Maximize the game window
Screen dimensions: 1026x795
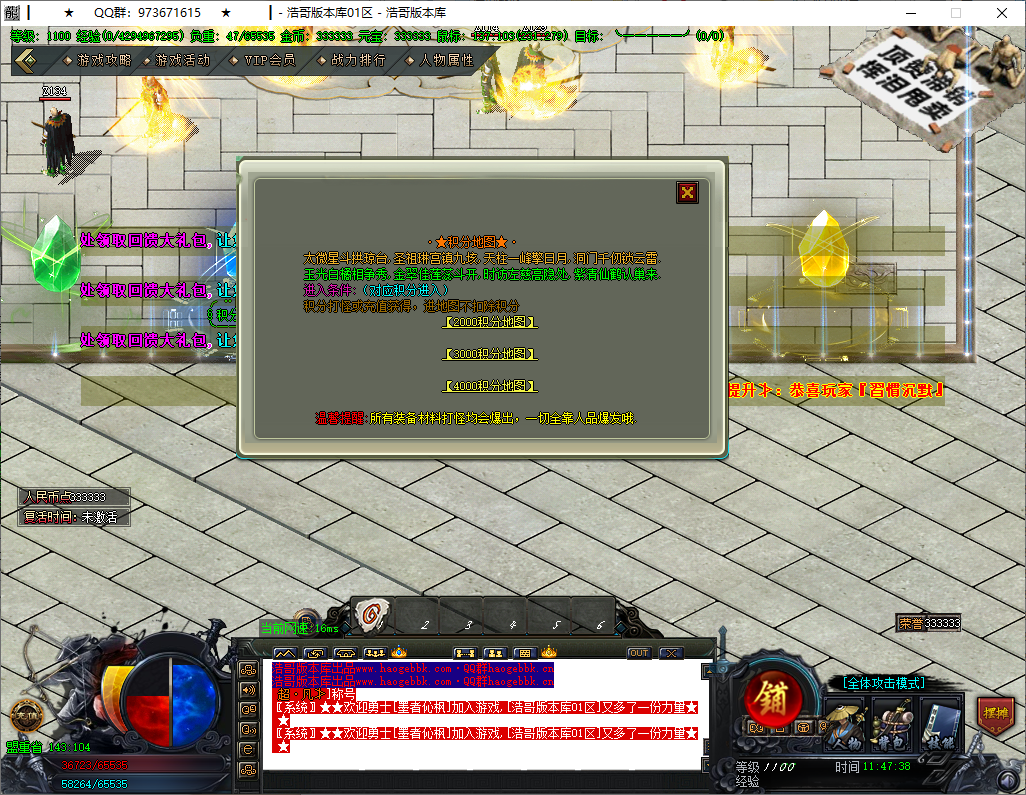pyautogui.click(x=955, y=13)
